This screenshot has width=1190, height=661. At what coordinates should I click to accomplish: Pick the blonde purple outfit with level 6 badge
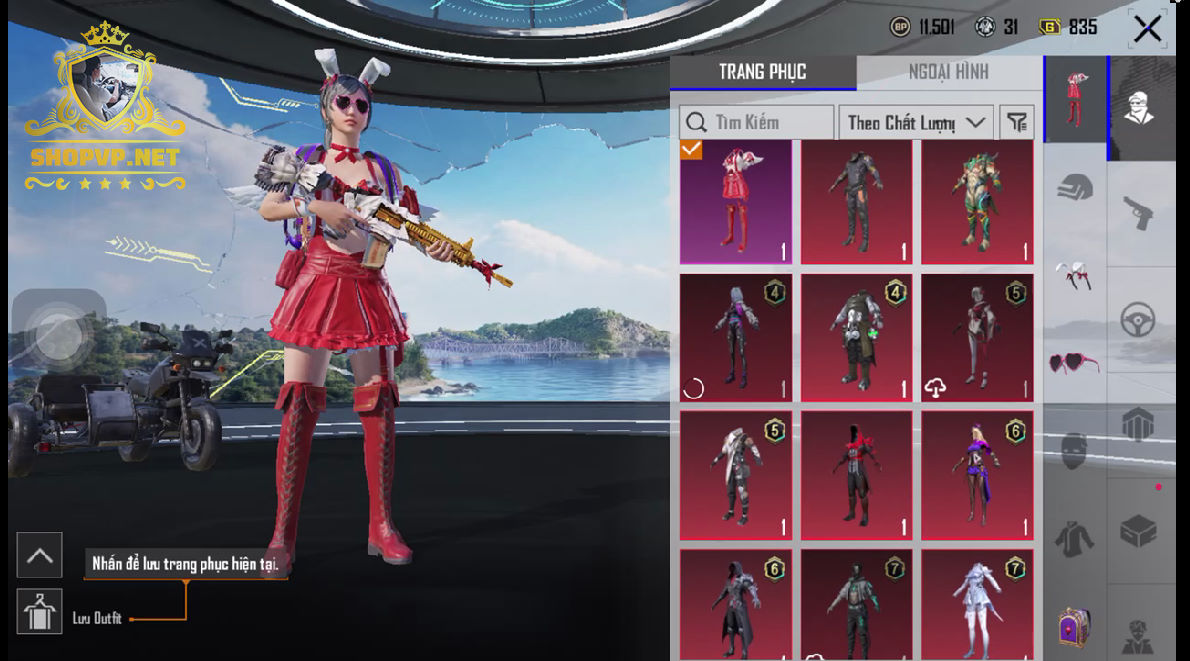[977, 475]
